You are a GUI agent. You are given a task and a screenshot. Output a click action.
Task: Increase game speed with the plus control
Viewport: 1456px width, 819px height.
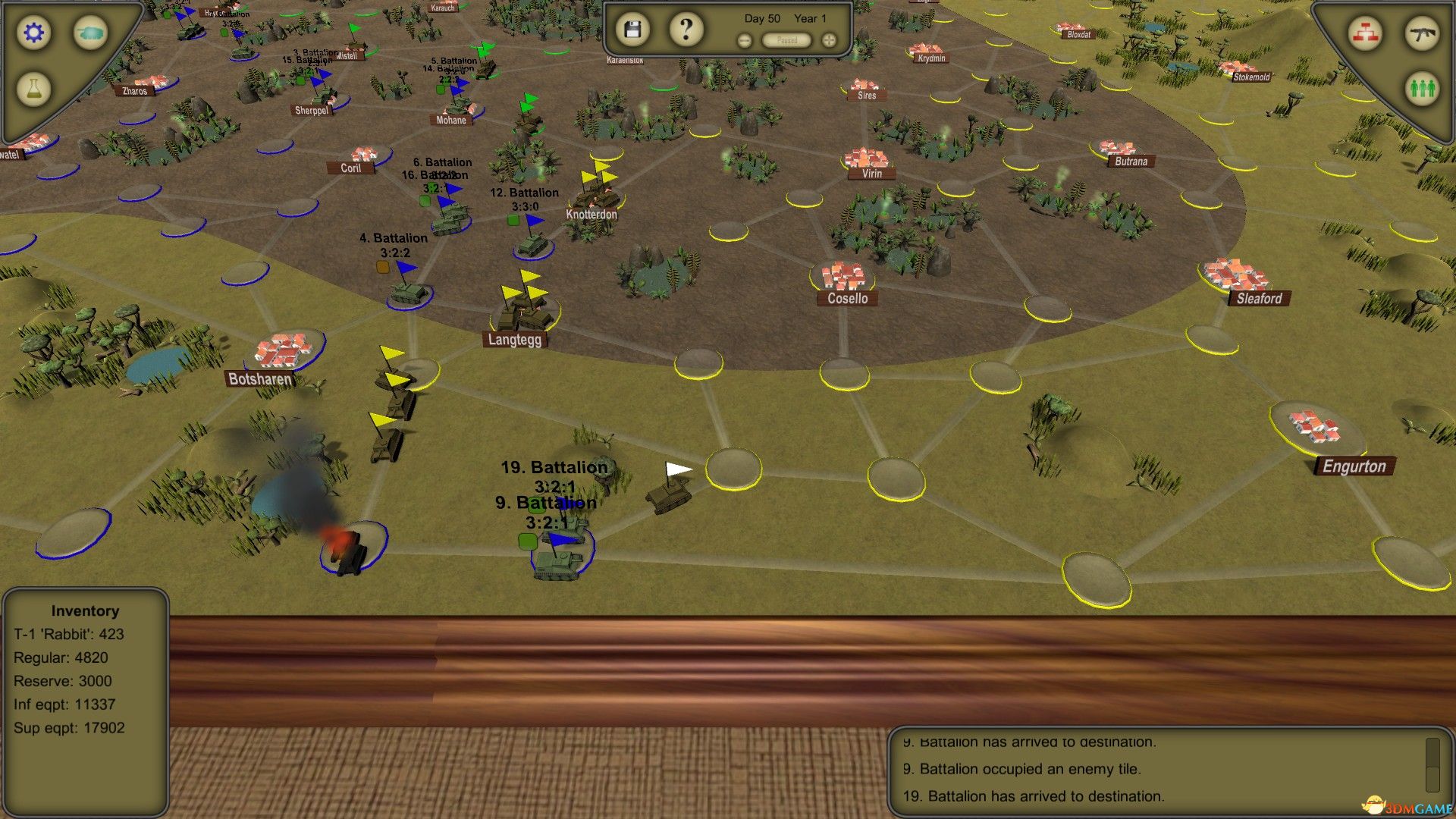[828, 40]
